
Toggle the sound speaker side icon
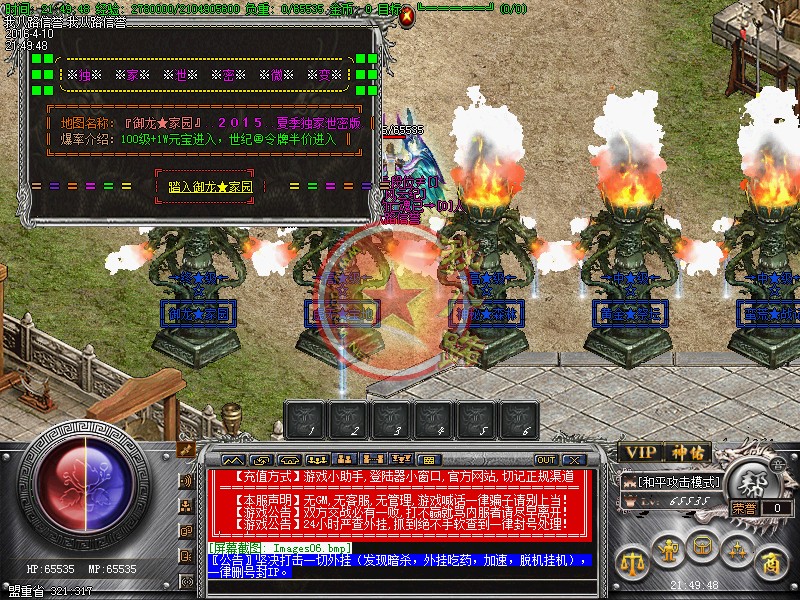186,480
